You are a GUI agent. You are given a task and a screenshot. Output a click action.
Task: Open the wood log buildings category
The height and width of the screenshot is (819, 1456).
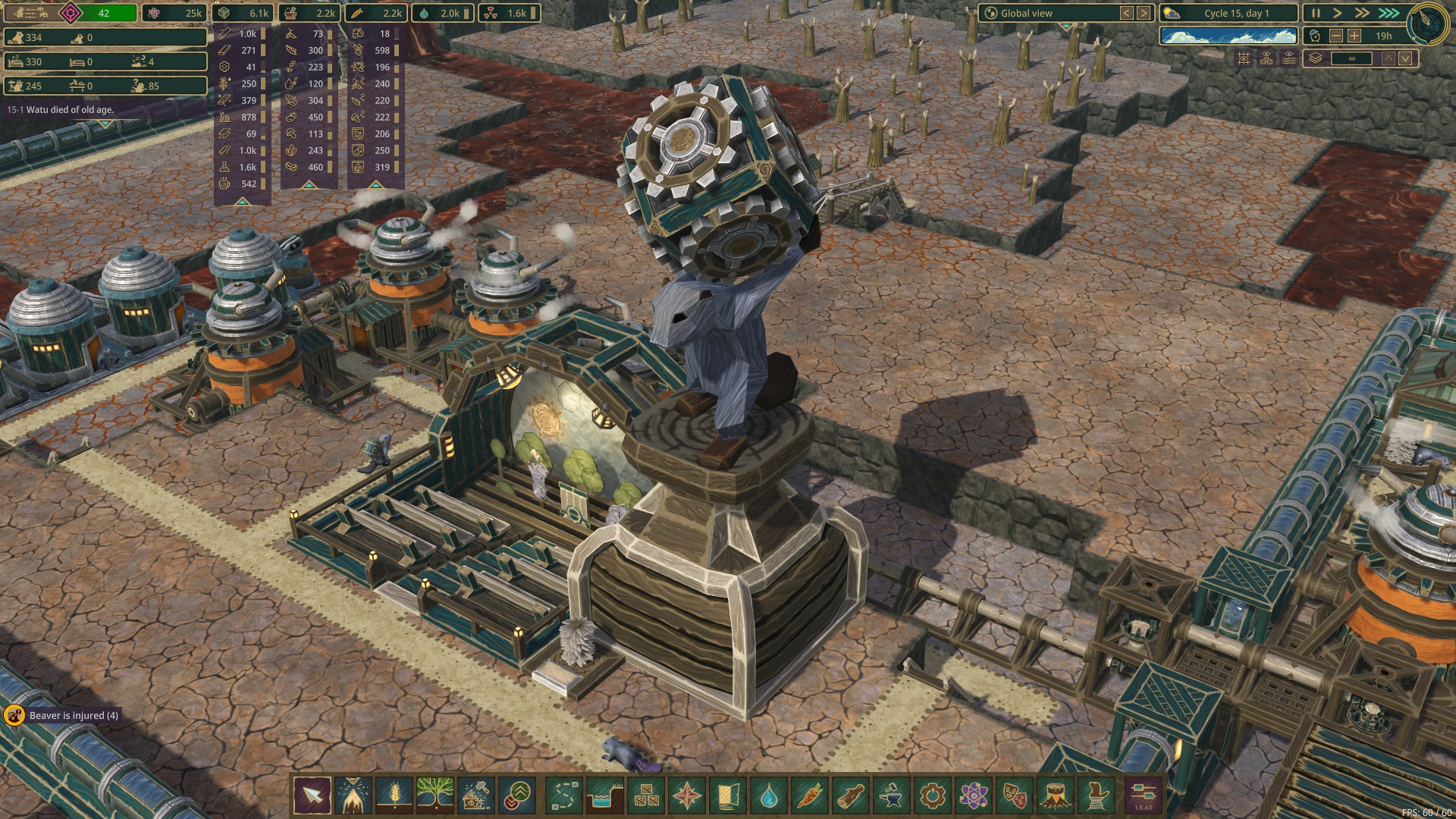(x=850, y=795)
